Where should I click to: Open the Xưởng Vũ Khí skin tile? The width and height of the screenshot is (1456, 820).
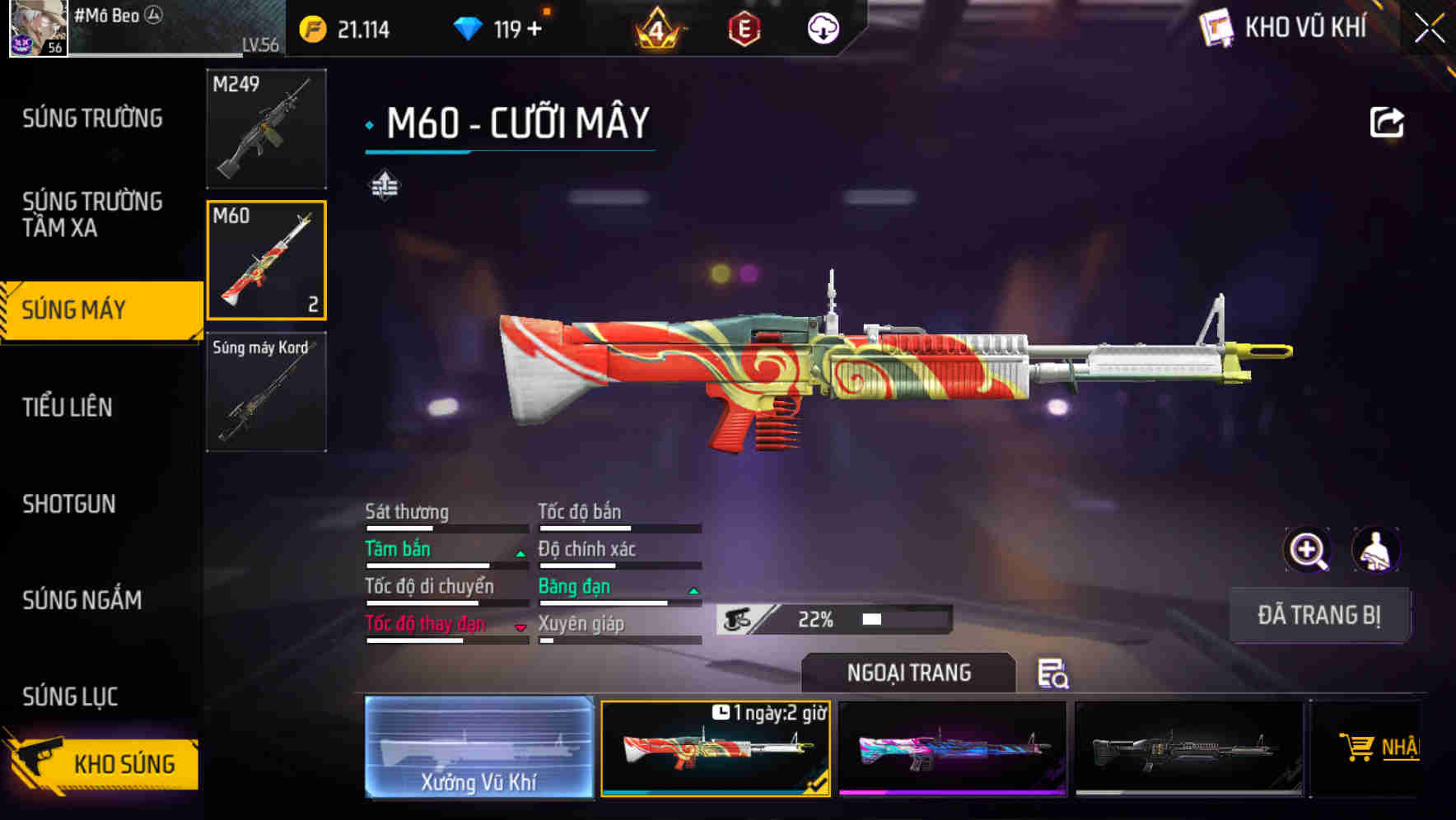[x=478, y=747]
